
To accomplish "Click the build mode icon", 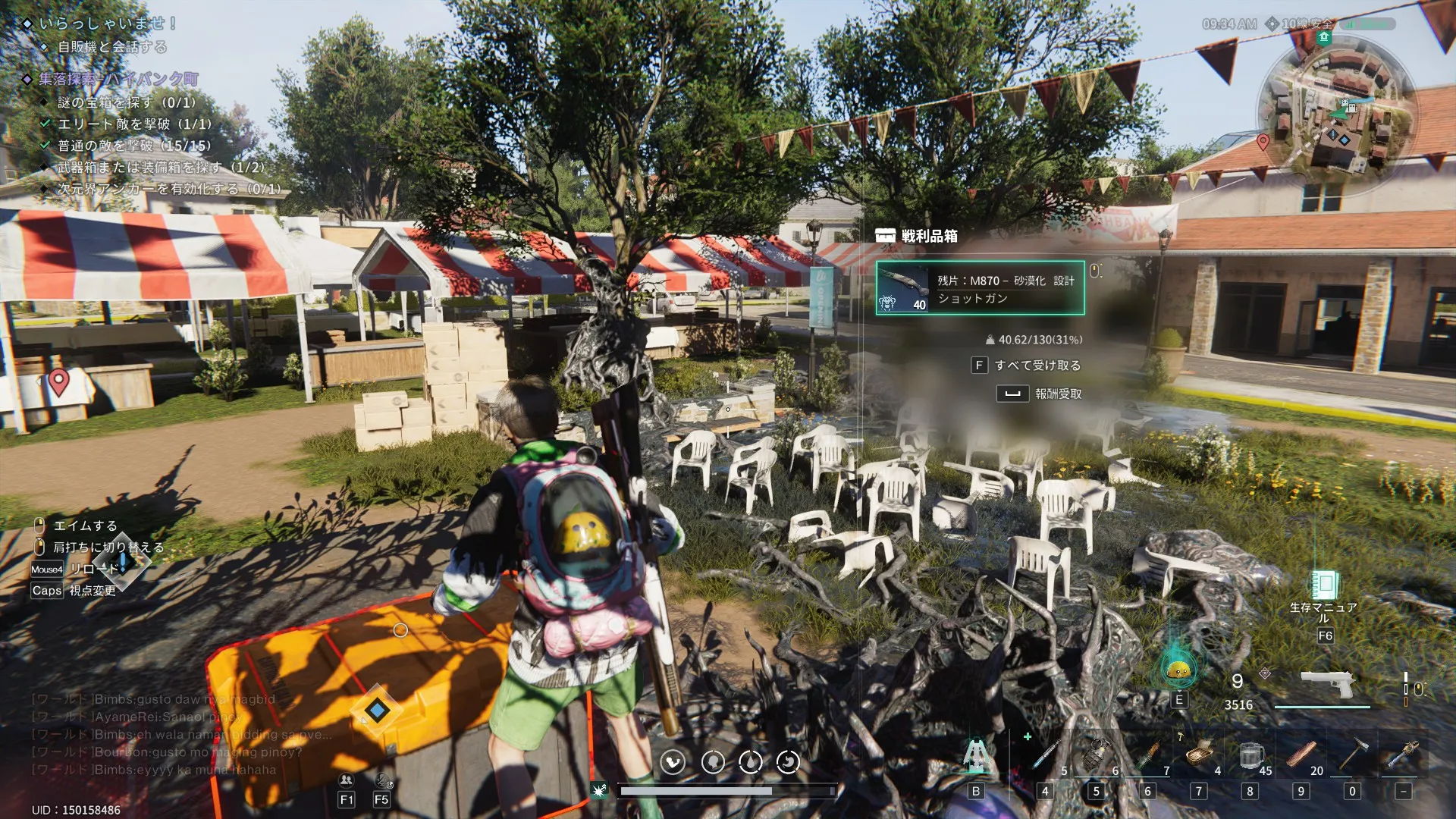I will 976,756.
